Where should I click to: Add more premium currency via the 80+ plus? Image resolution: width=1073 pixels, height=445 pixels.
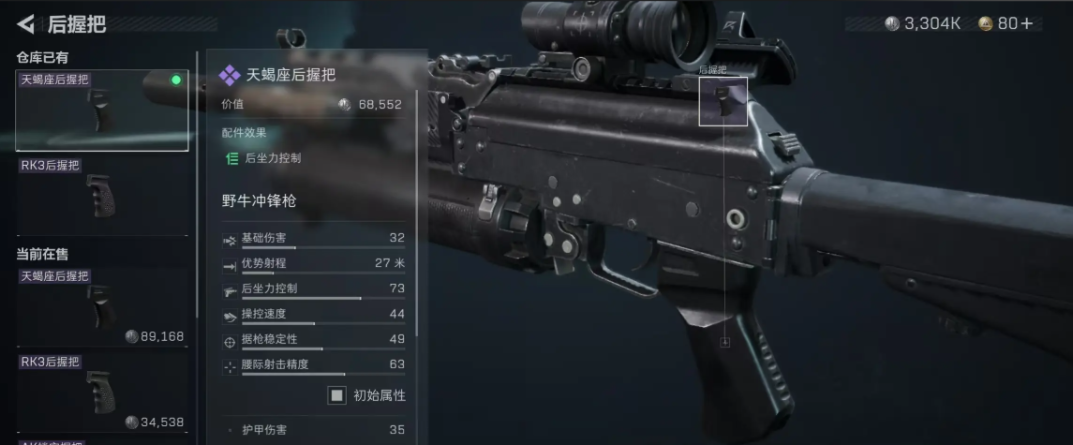(1028, 23)
